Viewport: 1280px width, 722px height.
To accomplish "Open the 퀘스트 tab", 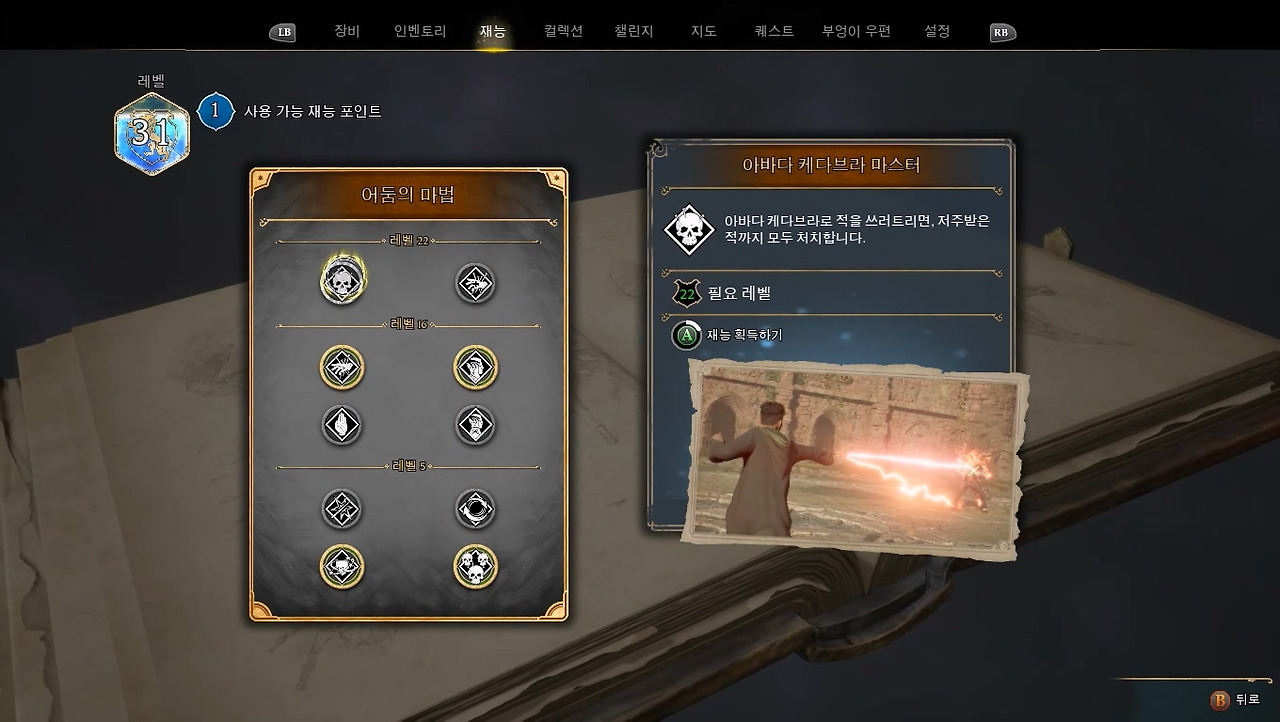I will click(772, 31).
